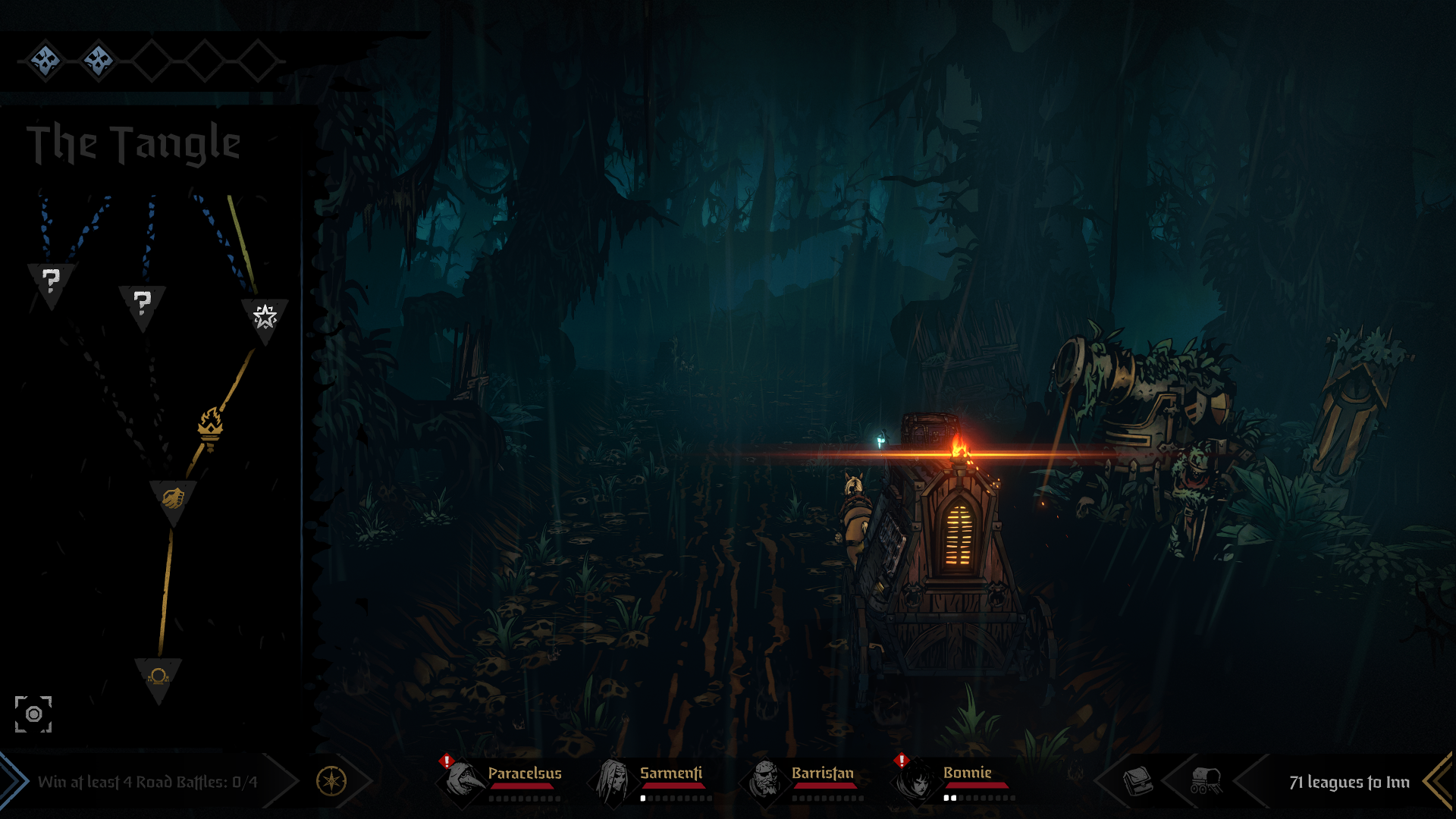Select Sarmenti hero portrait
Image resolution: width=1456 pixels, height=819 pixels.
(613, 780)
